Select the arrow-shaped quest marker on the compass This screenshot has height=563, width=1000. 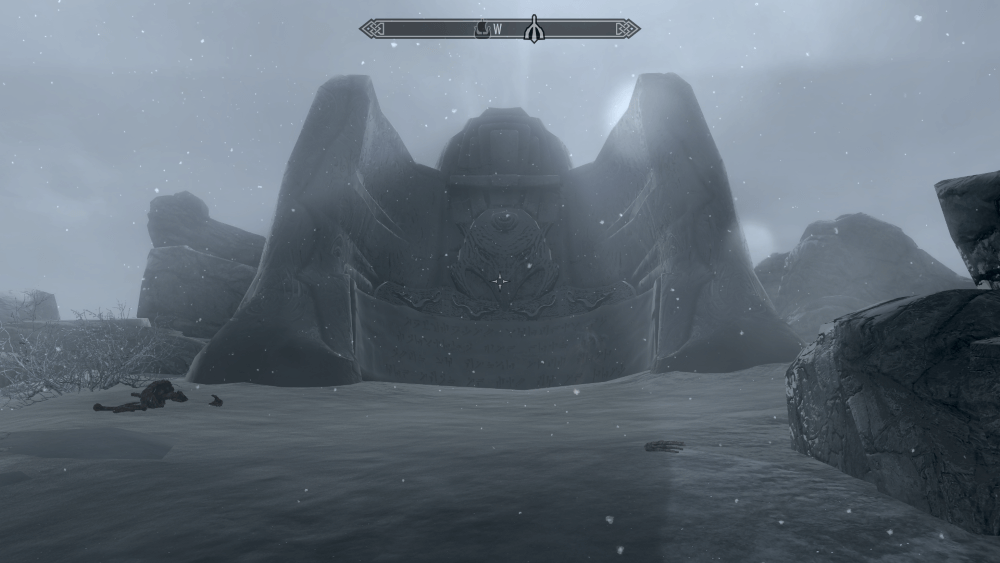tap(533, 29)
